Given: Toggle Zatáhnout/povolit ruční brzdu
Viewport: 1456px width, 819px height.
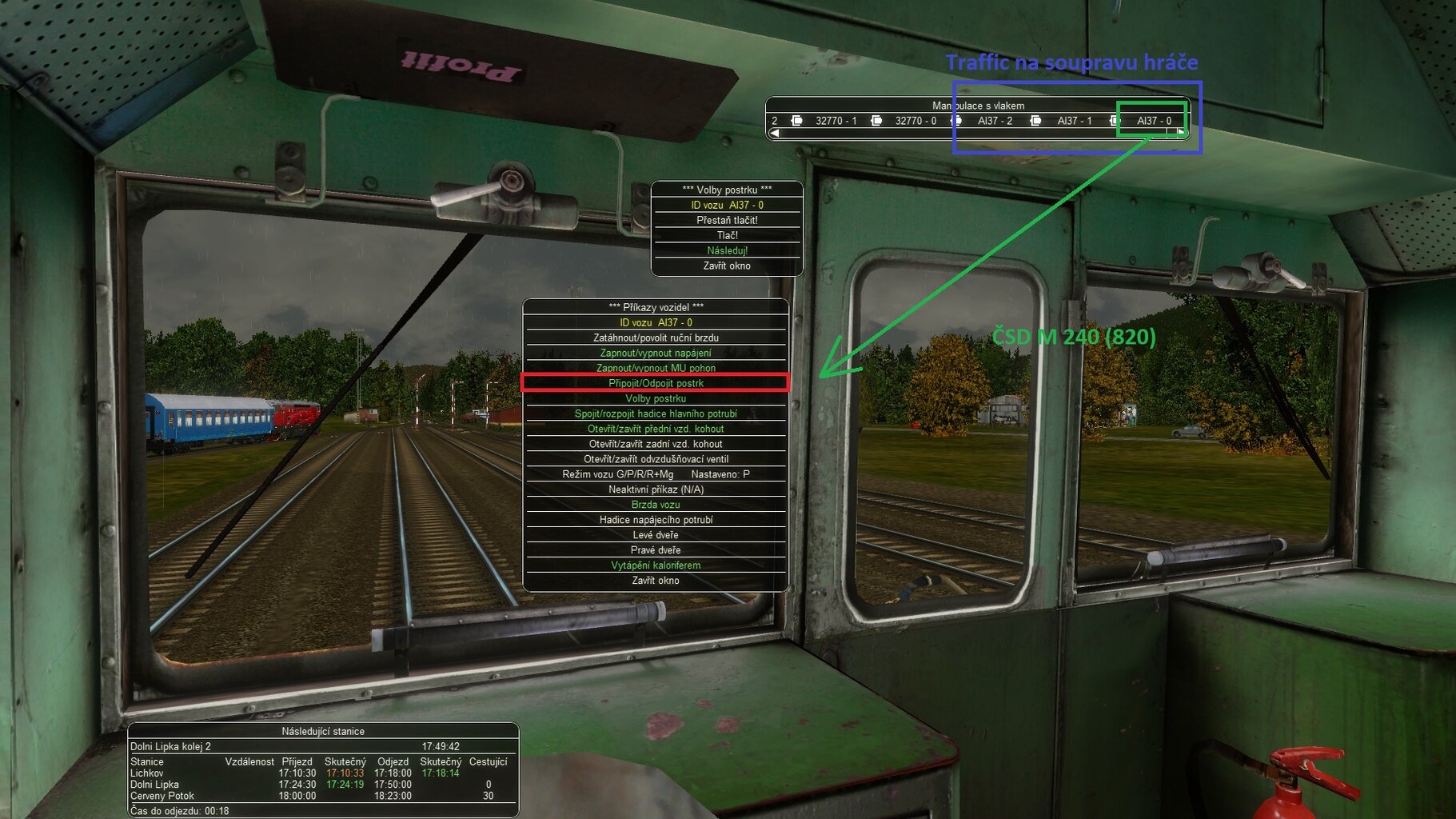Looking at the screenshot, I should point(656,338).
